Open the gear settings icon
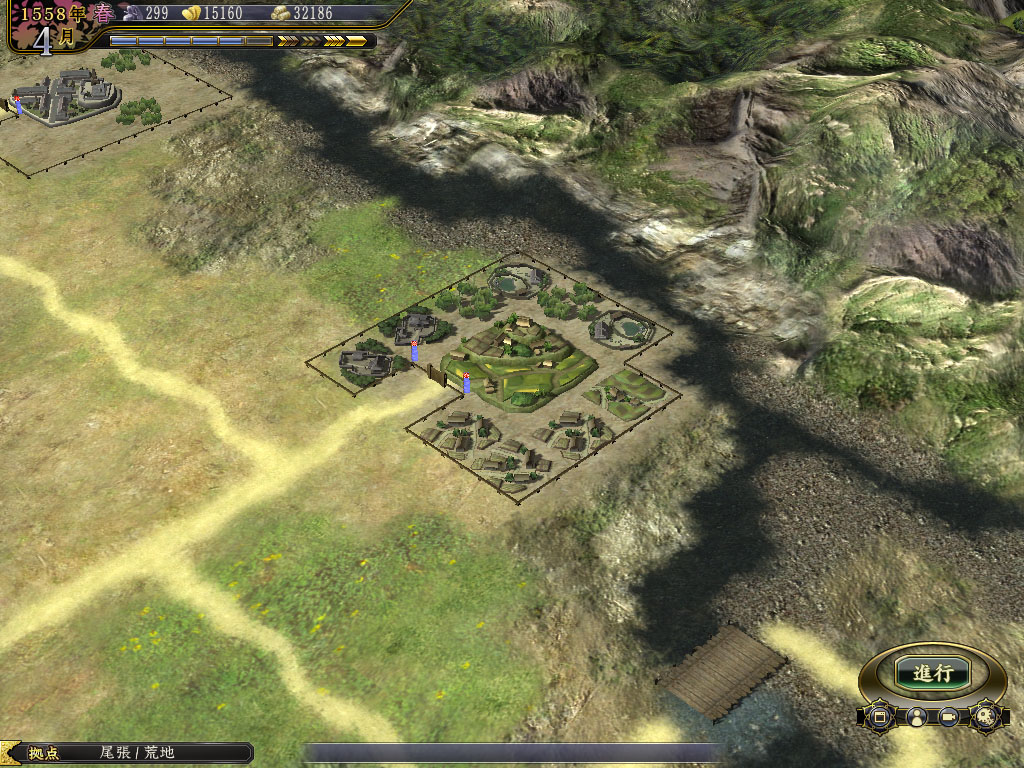The image size is (1024, 768). (985, 716)
